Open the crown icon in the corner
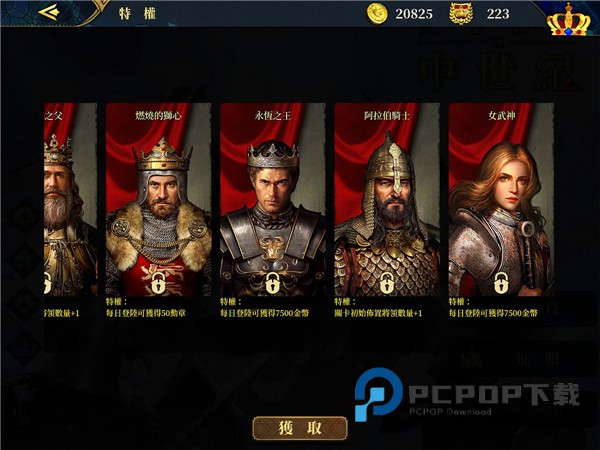Viewport: 600px width, 450px height. point(568,18)
